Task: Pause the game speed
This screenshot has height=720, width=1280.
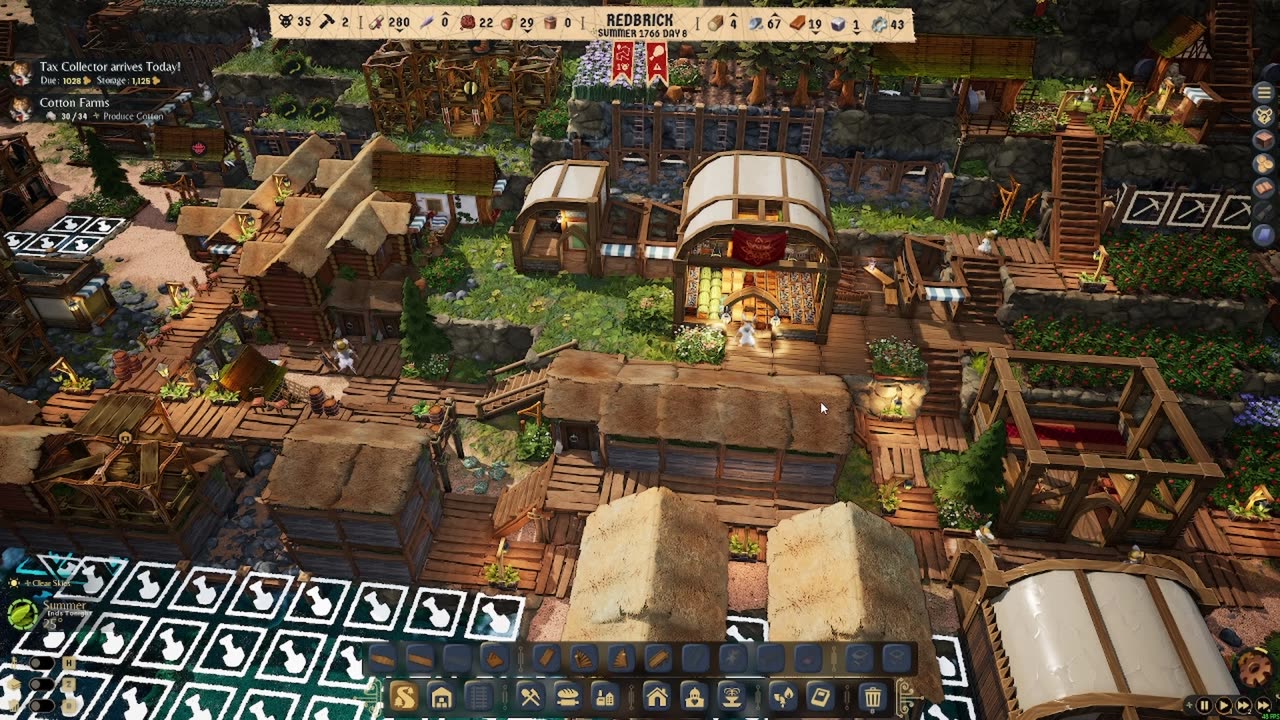Action: click(x=1204, y=706)
